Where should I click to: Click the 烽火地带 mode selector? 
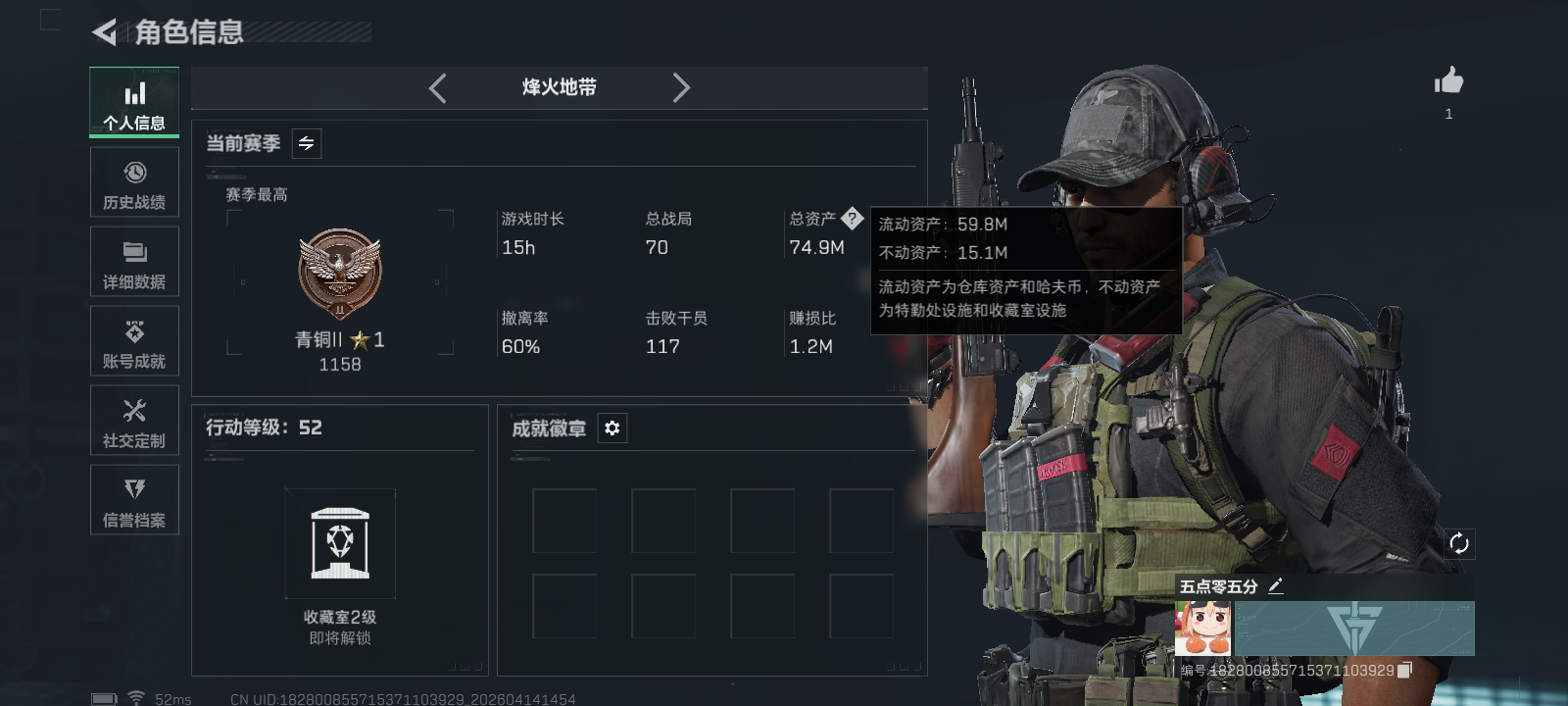(559, 87)
